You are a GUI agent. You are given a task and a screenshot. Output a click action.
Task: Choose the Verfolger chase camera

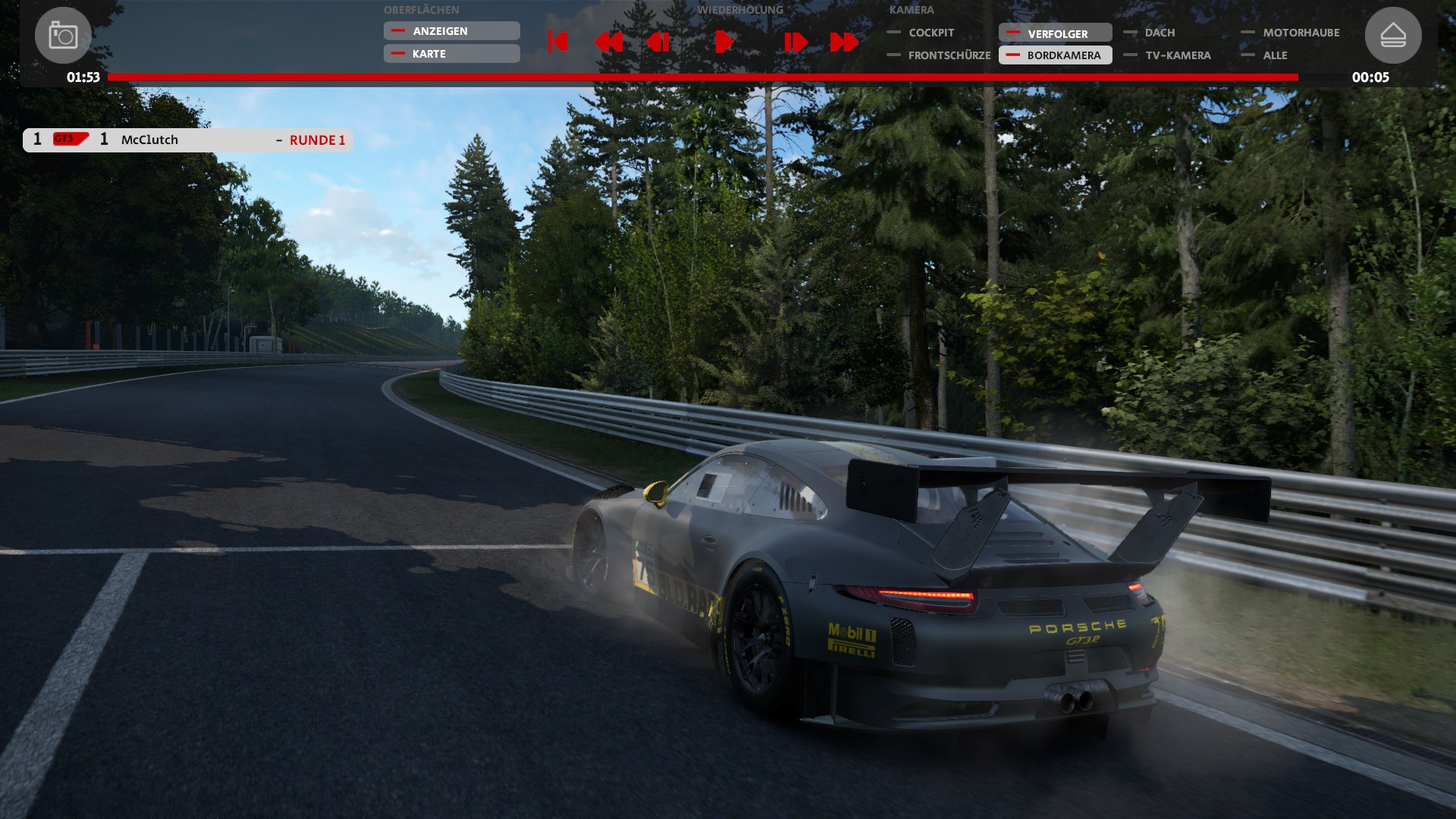point(1056,33)
